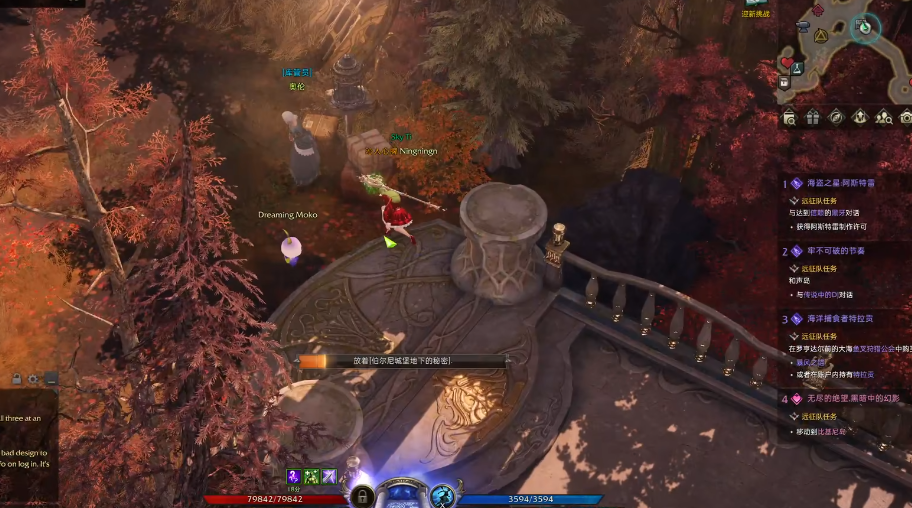912x508 pixels.
Task: Select quest 2 牢不可破的节奏 in the tracker
Action: [835, 251]
